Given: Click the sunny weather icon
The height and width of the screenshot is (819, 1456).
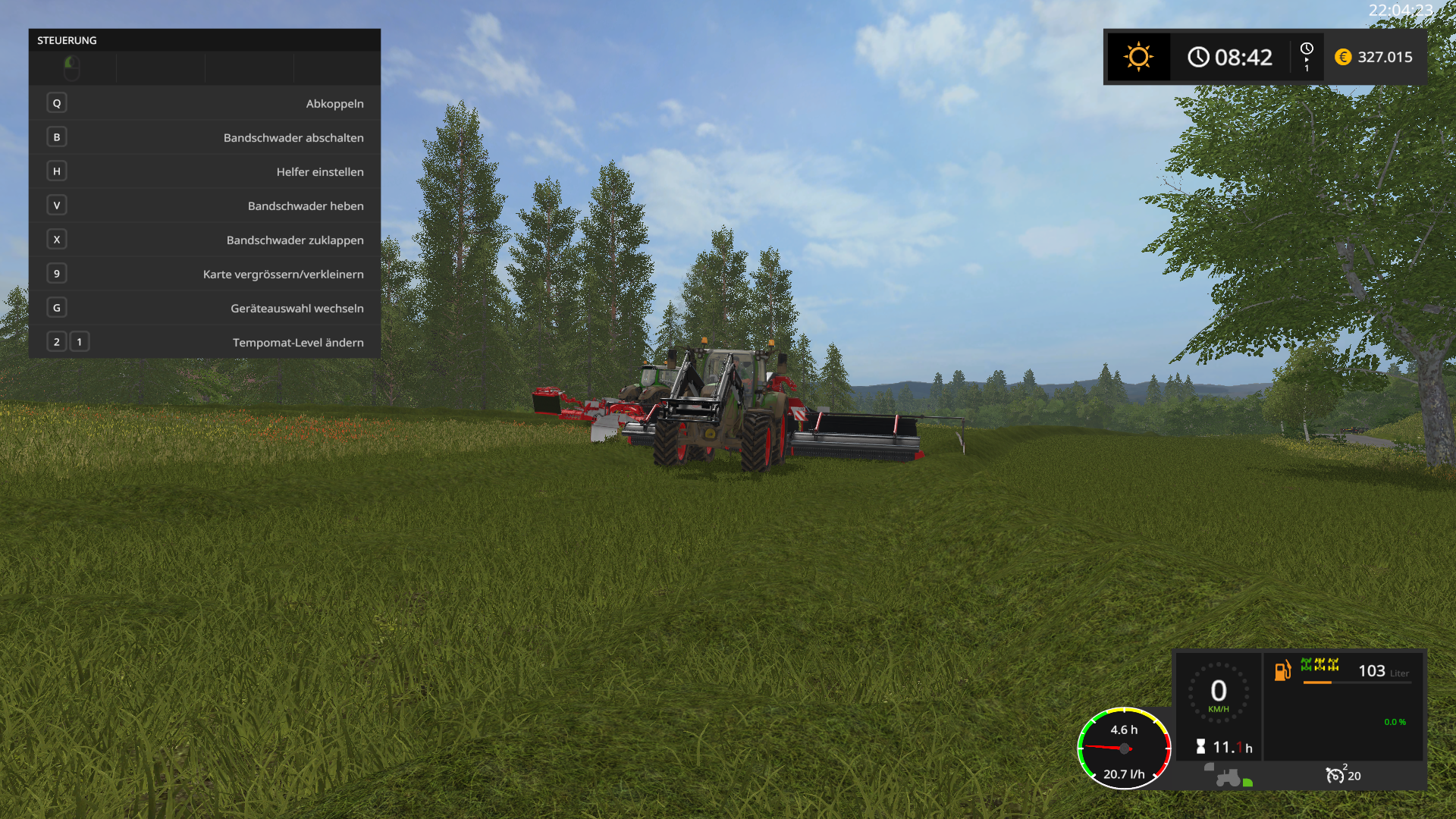Looking at the screenshot, I should [1138, 57].
